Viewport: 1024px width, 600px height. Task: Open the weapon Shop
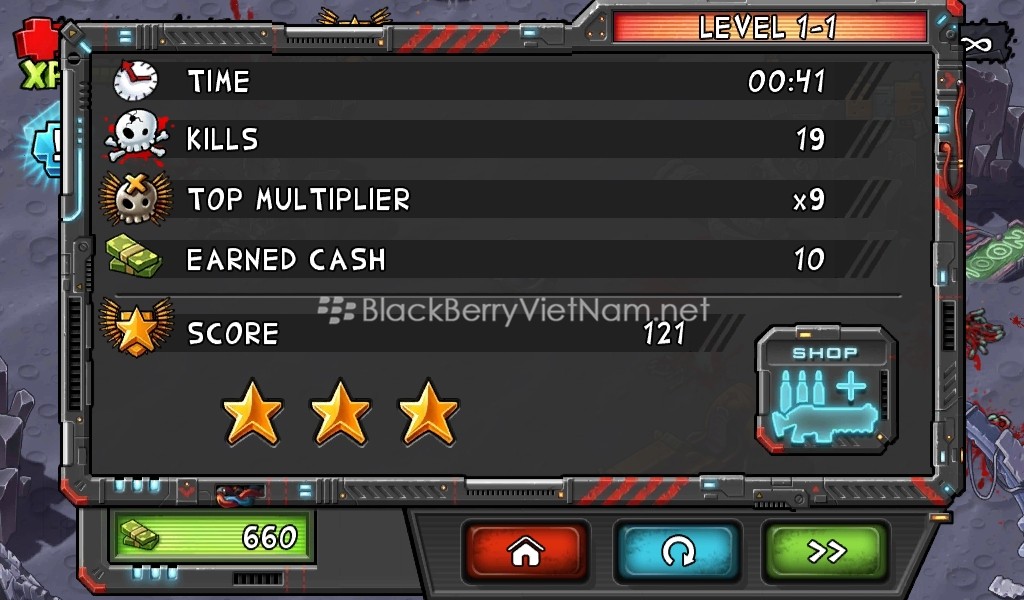[826, 389]
